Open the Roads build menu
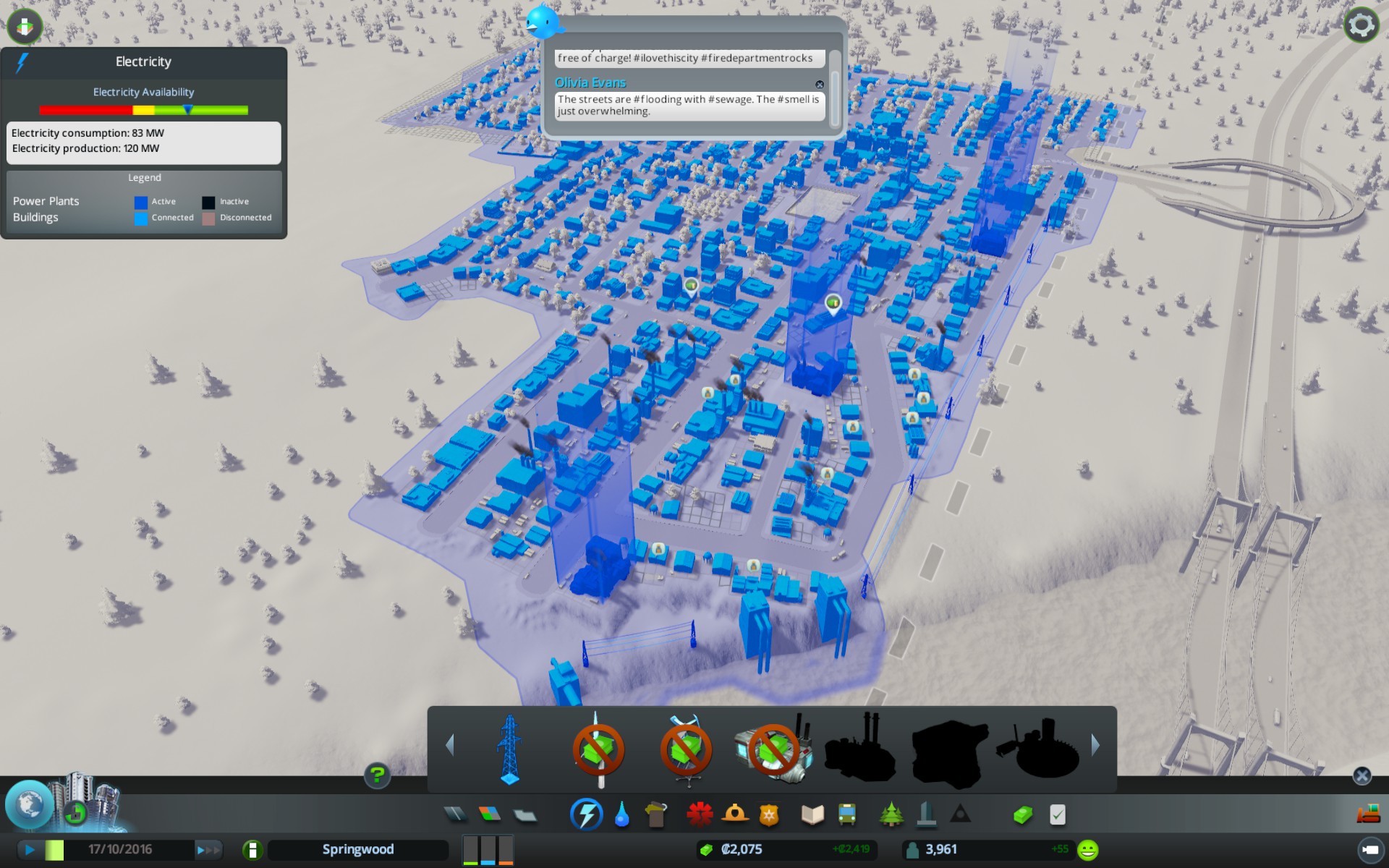1389x868 pixels. 455,815
